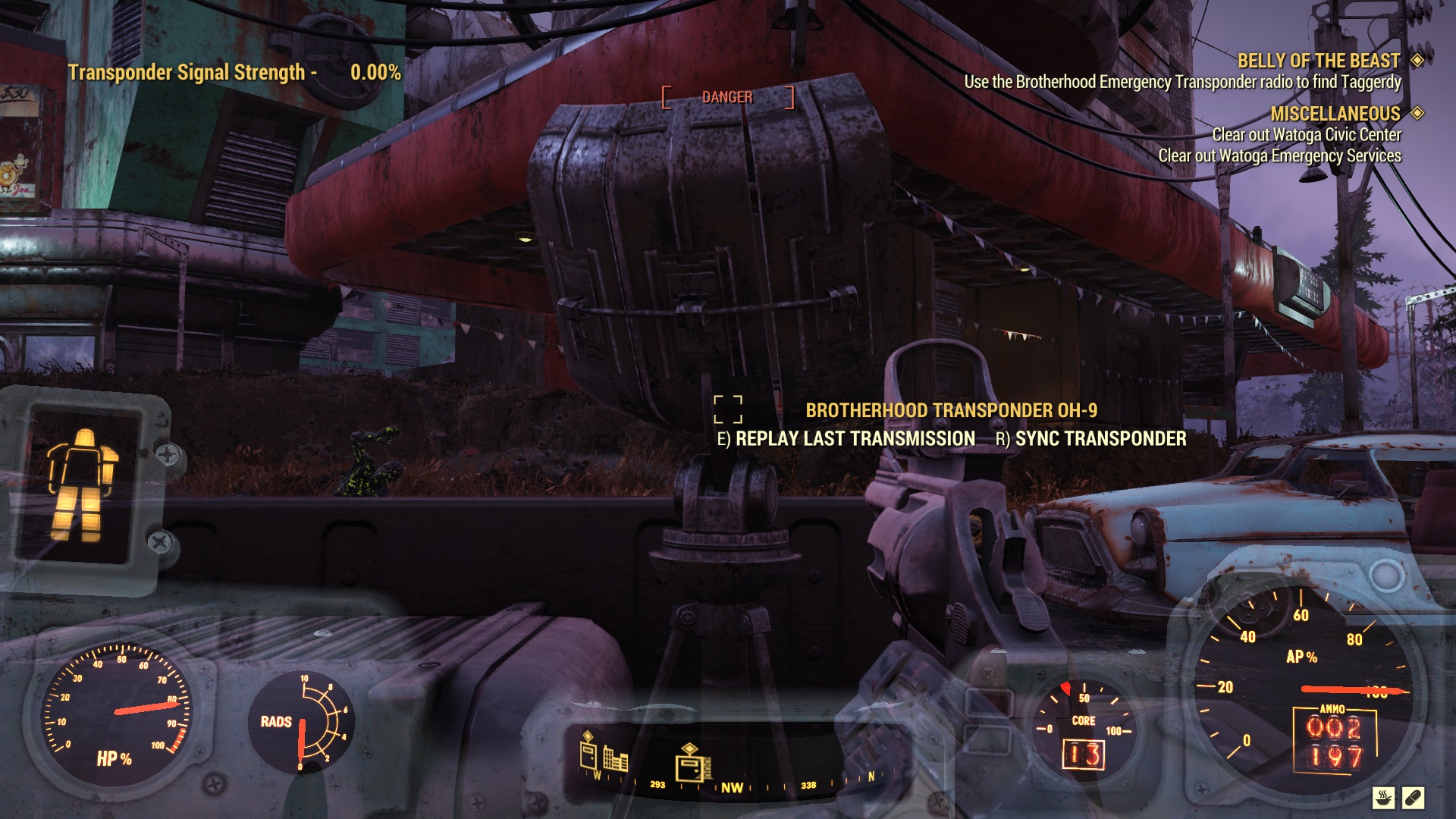This screenshot has height=819, width=1456.
Task: Click the city buildings marker on the compass
Action: [615, 758]
